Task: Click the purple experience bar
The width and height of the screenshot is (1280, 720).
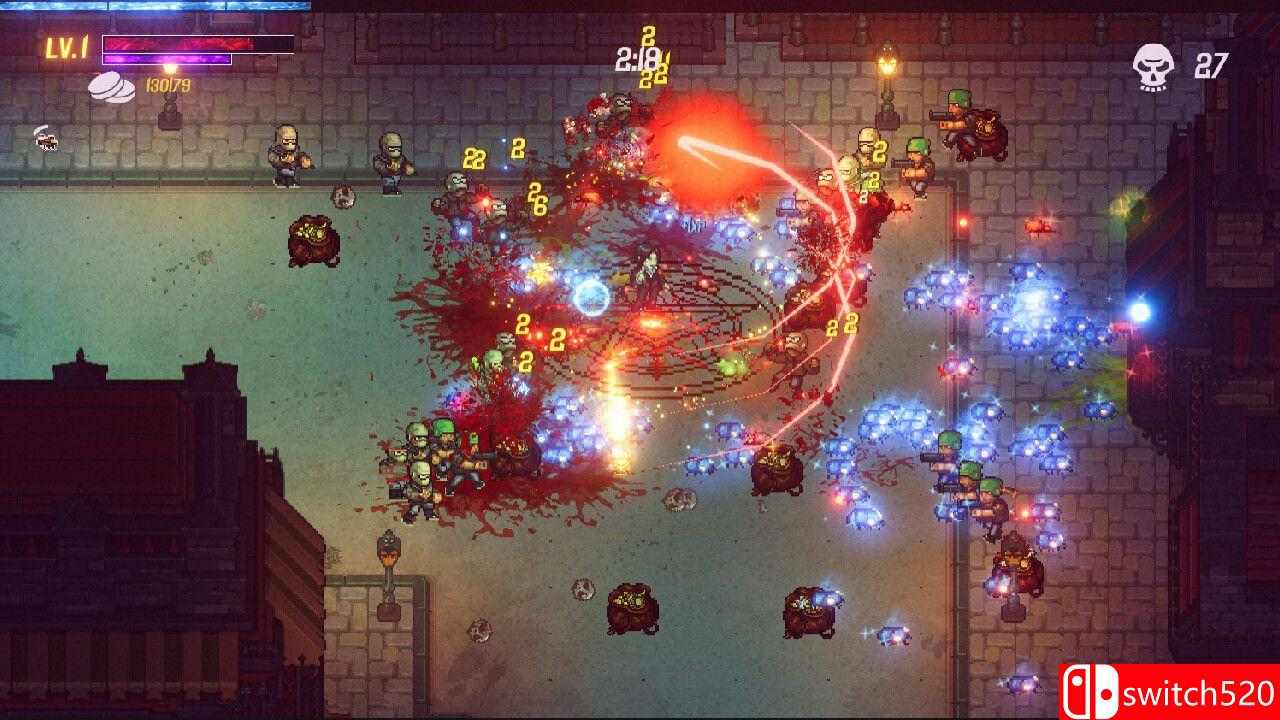Action: [x=165, y=61]
